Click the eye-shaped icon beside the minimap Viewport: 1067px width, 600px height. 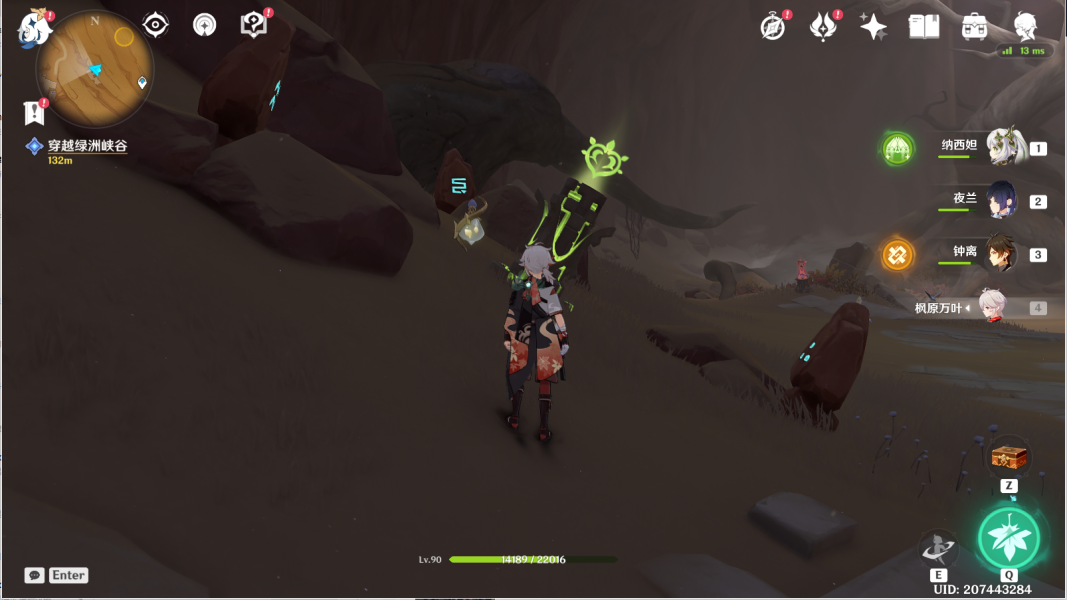[x=155, y=25]
